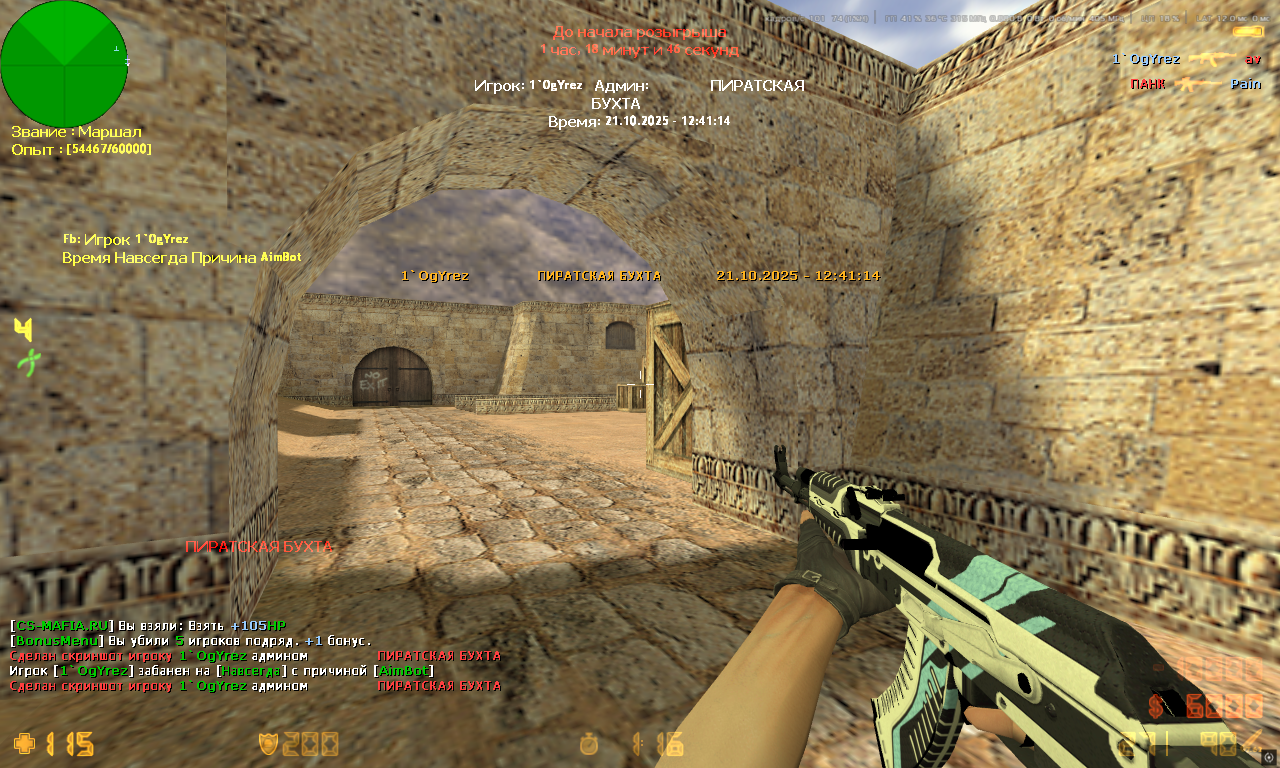The height and width of the screenshot is (768, 1280).
Task: Select the 1`OgYrez kill feed entry
Action: point(1186,59)
